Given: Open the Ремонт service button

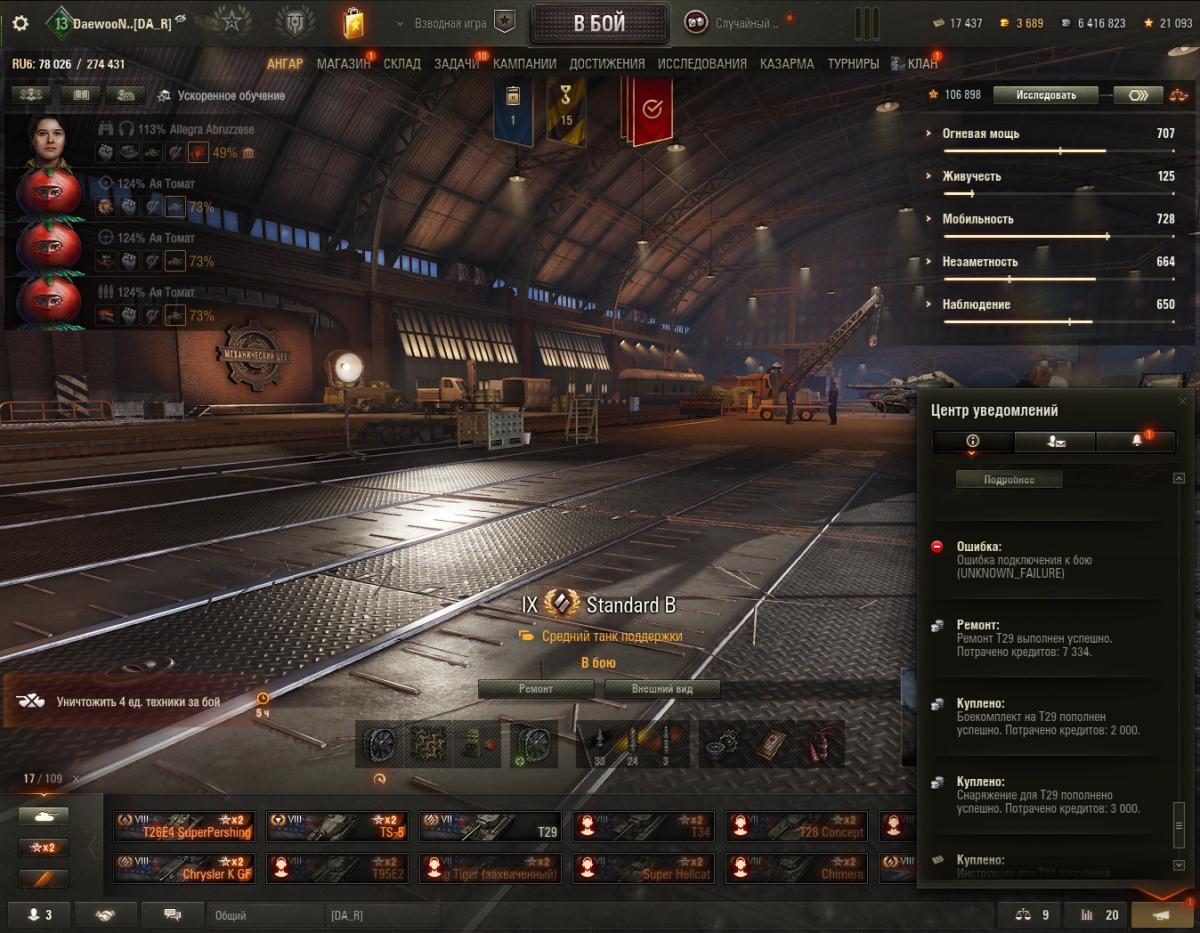Looking at the screenshot, I should 535,688.
